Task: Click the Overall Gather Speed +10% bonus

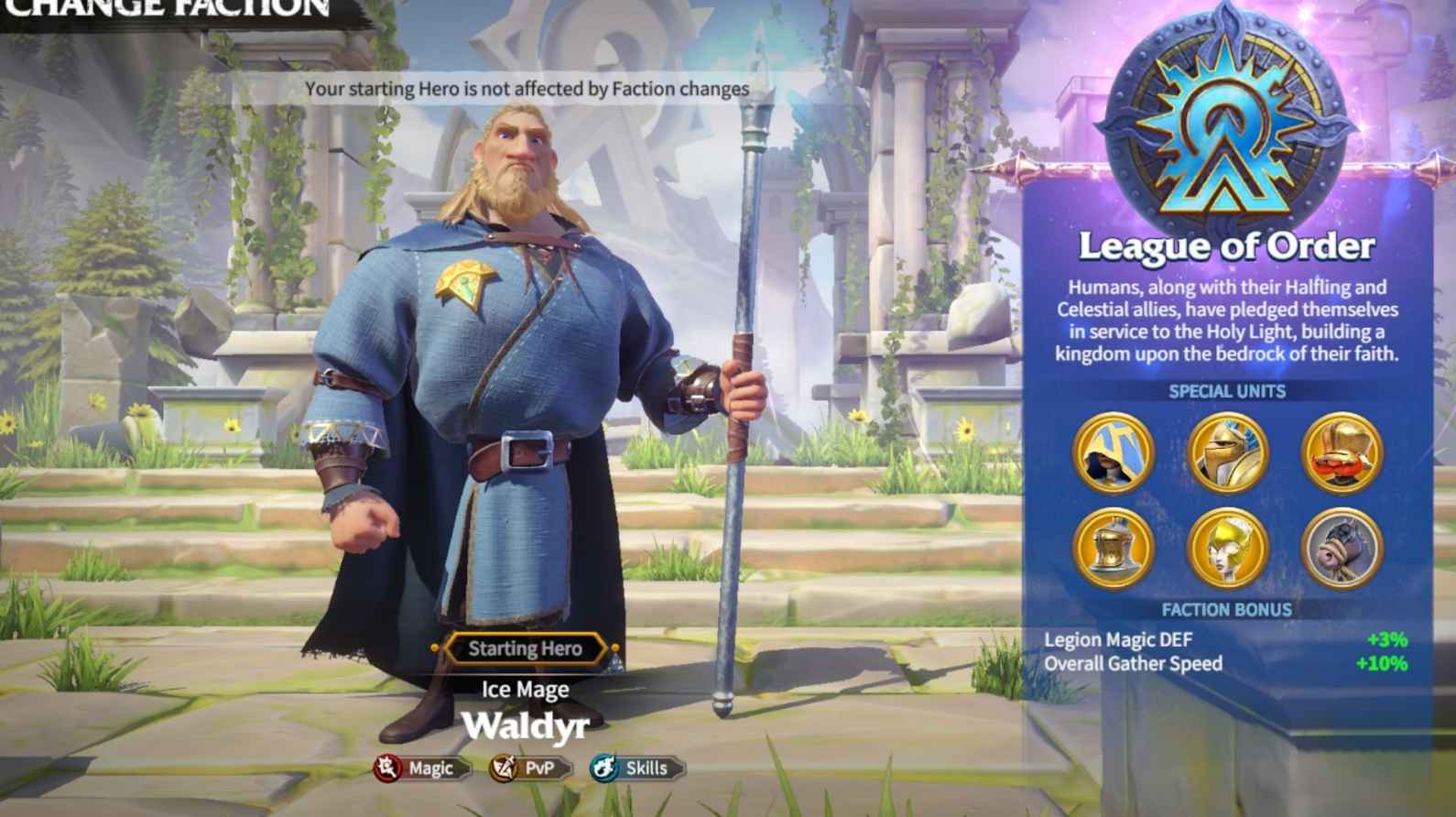Action: [x=1227, y=663]
